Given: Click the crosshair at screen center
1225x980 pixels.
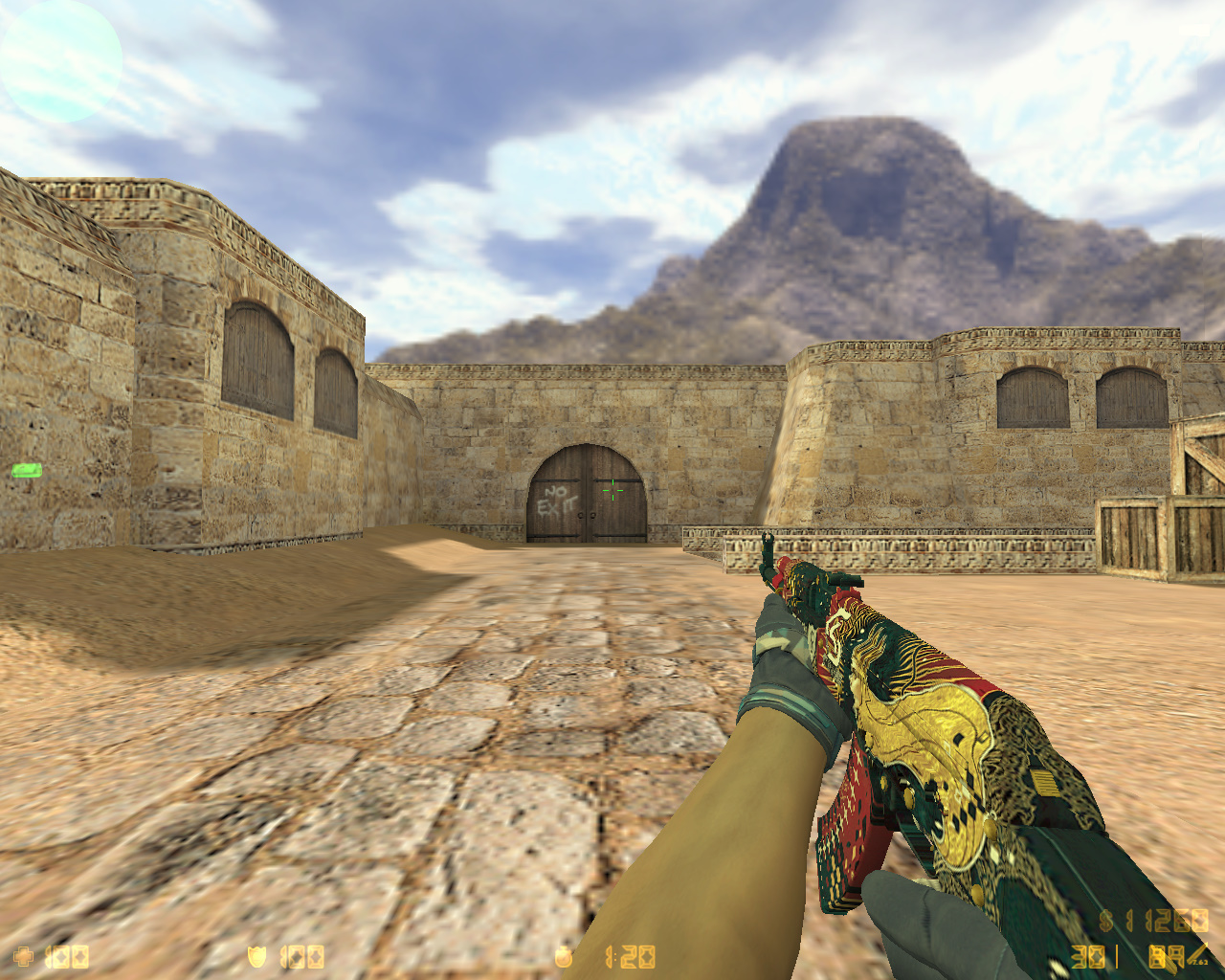Looking at the screenshot, I should click(x=612, y=490).
